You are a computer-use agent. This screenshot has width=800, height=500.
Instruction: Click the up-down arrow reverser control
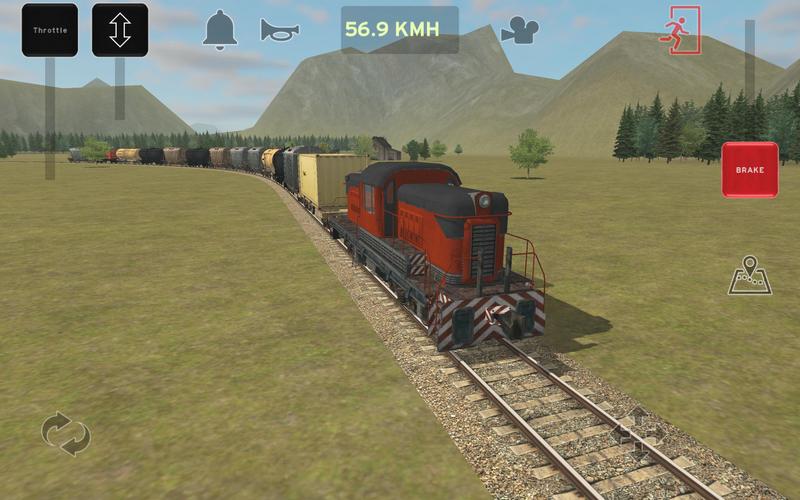pyautogui.click(x=120, y=30)
